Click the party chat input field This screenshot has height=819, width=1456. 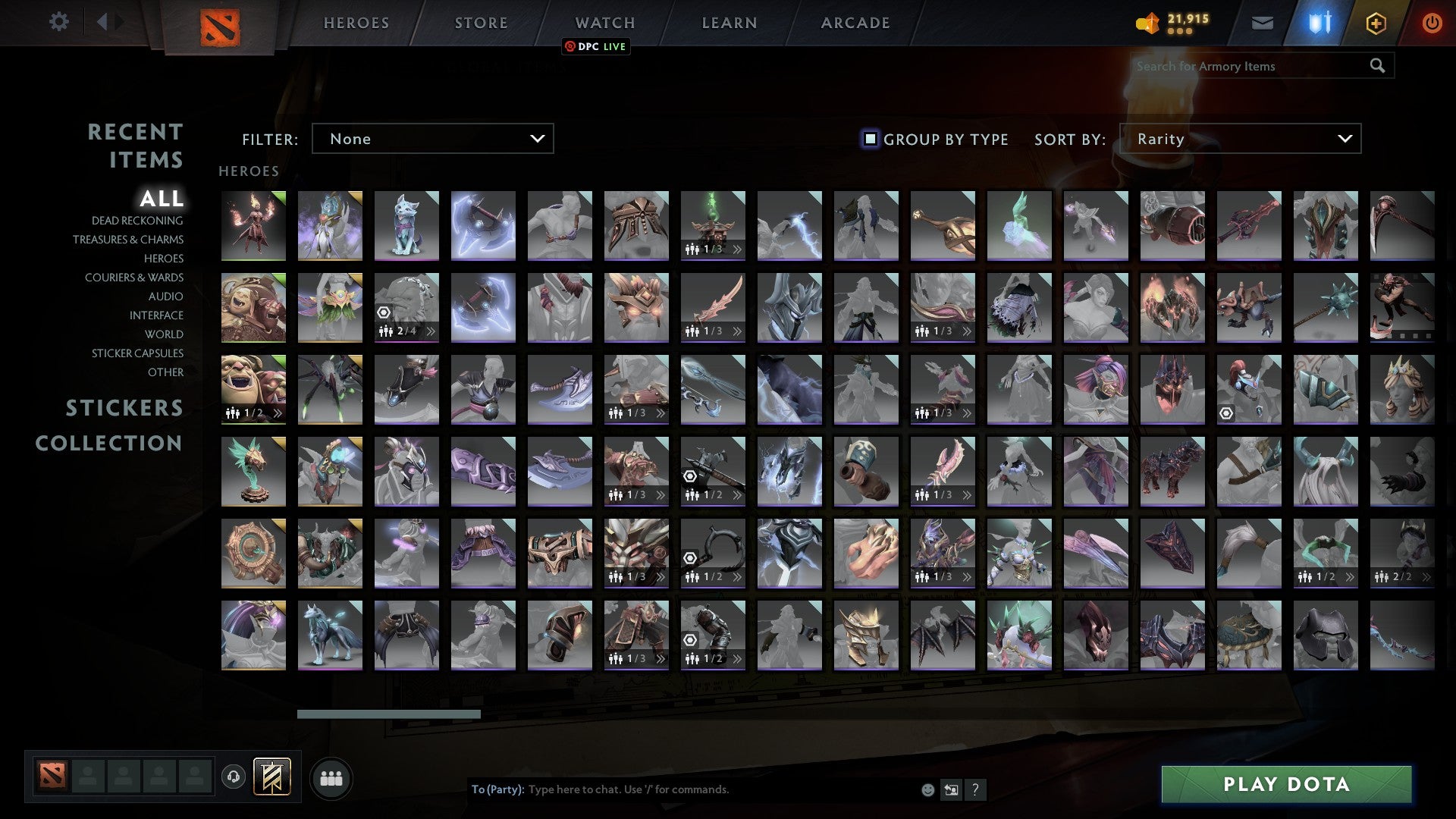[x=682, y=789]
